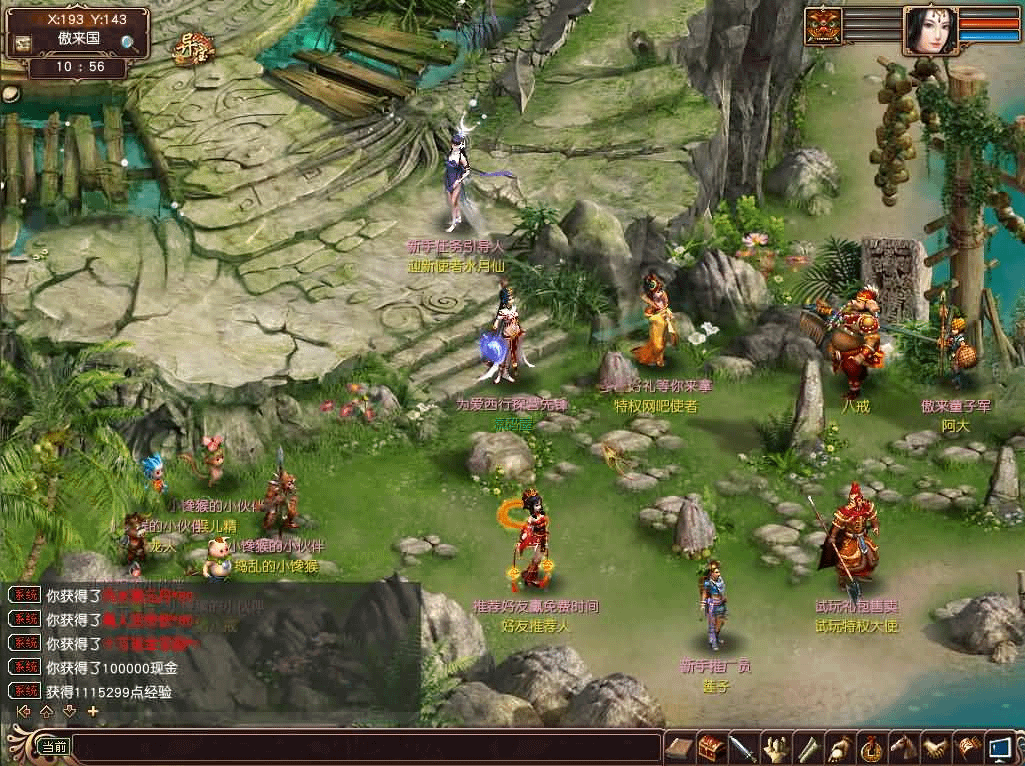Click the chat down-arrow button
The width and height of the screenshot is (1025, 766).
[69, 711]
